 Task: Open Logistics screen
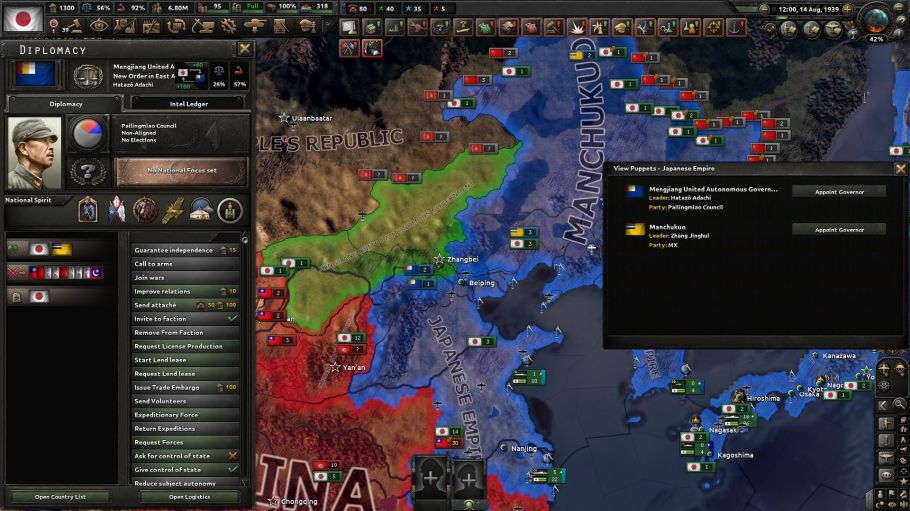pos(189,497)
